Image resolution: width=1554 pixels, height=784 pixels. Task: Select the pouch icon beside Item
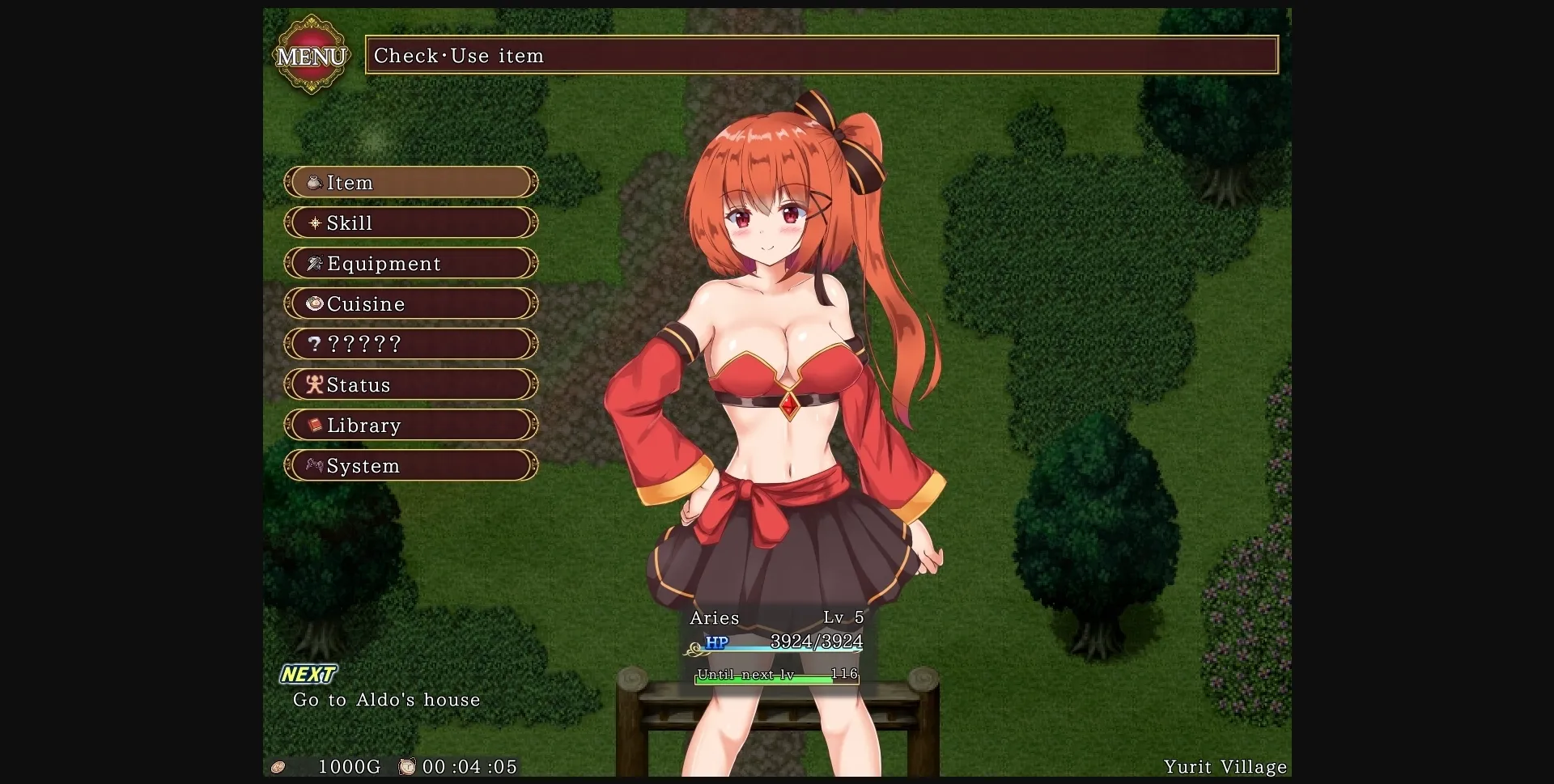point(313,183)
